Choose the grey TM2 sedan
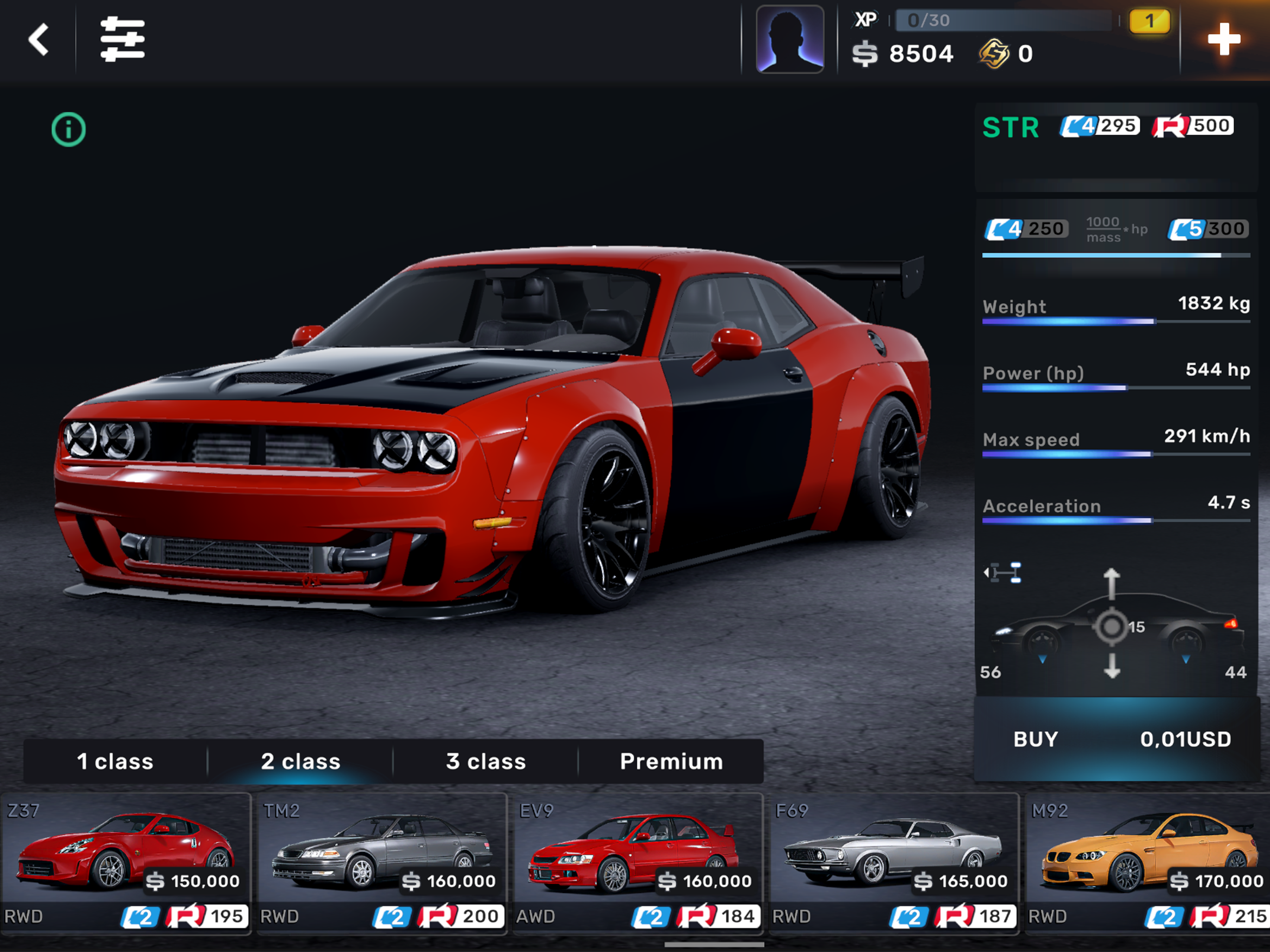1270x952 pixels. [x=382, y=861]
